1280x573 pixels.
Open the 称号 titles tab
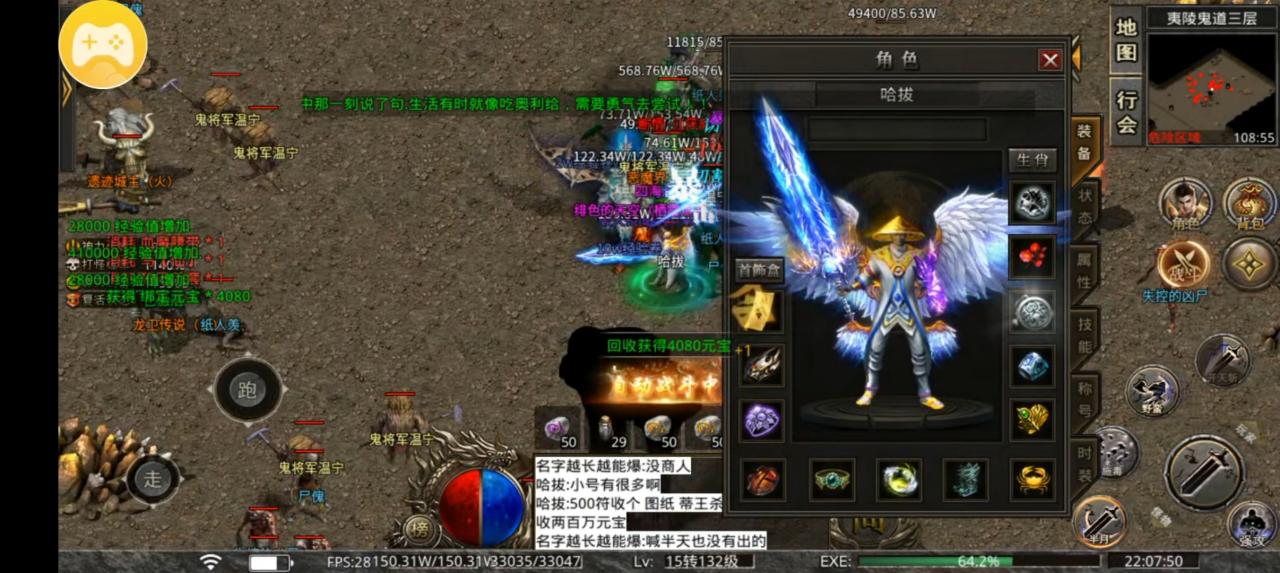point(1085,399)
